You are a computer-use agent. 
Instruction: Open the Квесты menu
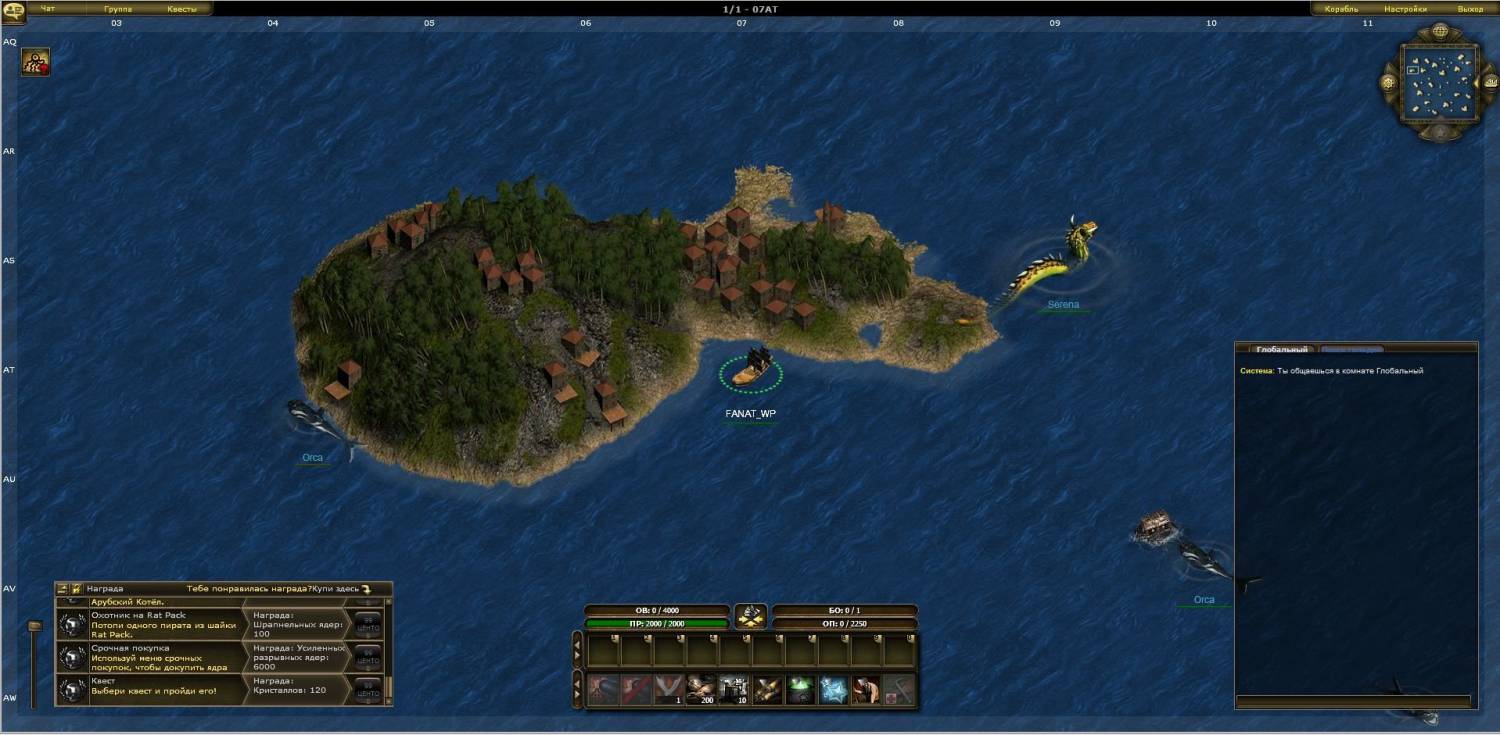[182, 9]
